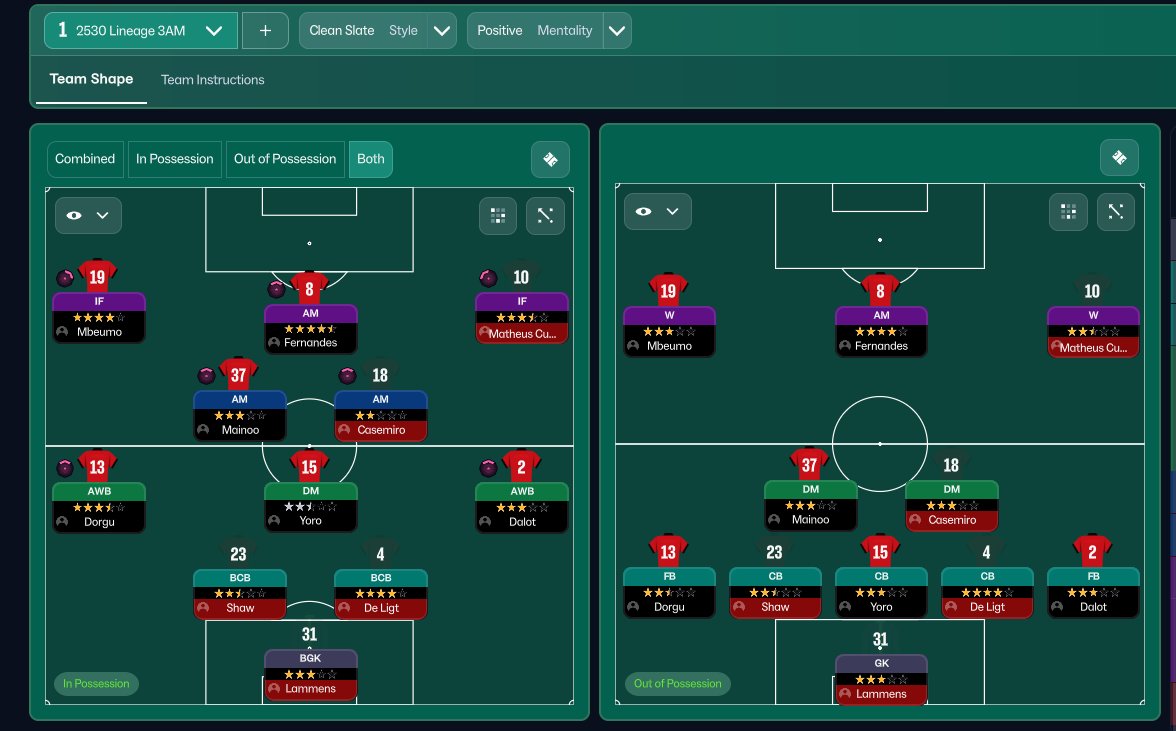Select Fernandes AM card in possession pitch

click(x=310, y=329)
